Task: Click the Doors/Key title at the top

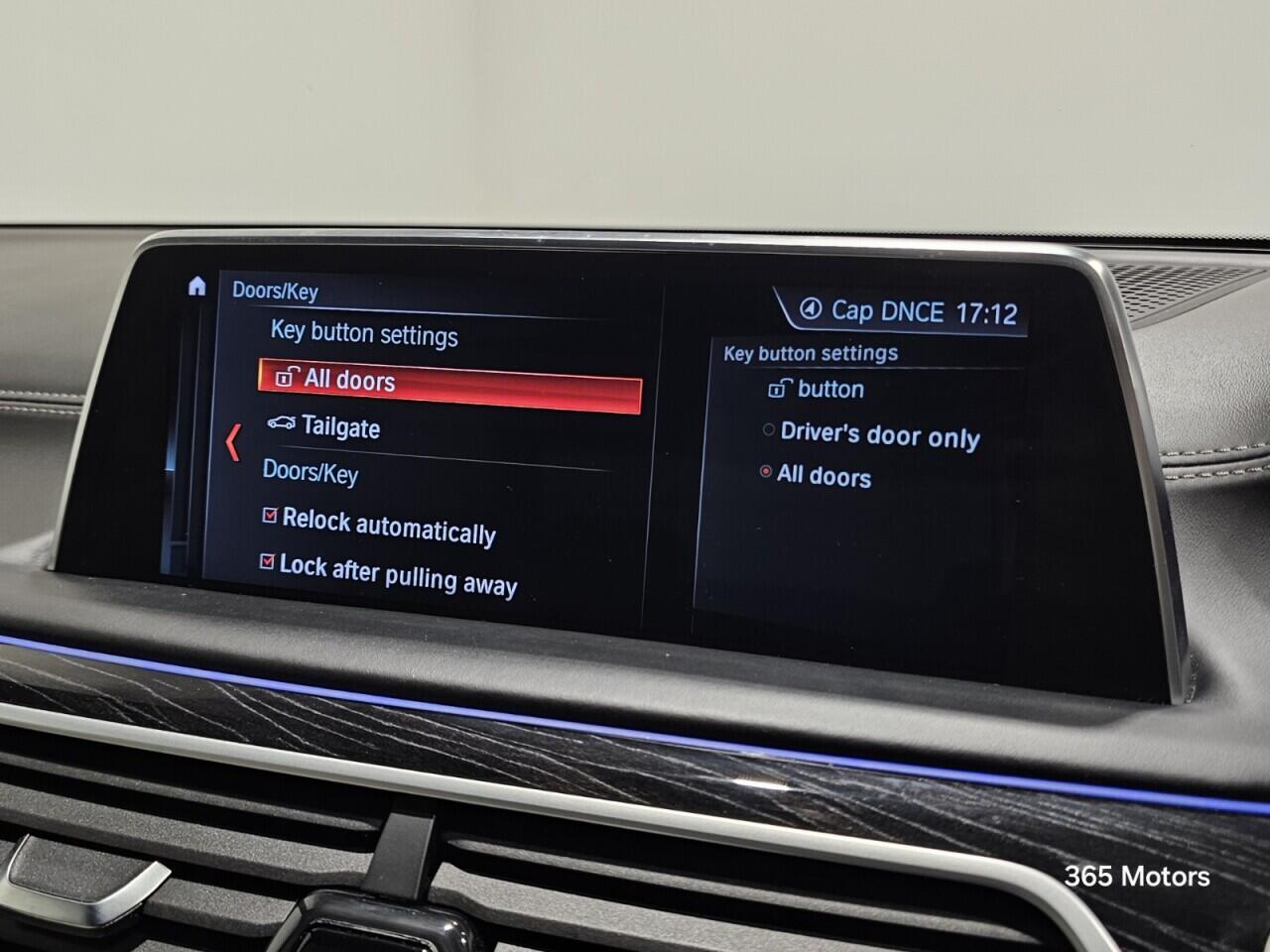Action: click(275, 292)
